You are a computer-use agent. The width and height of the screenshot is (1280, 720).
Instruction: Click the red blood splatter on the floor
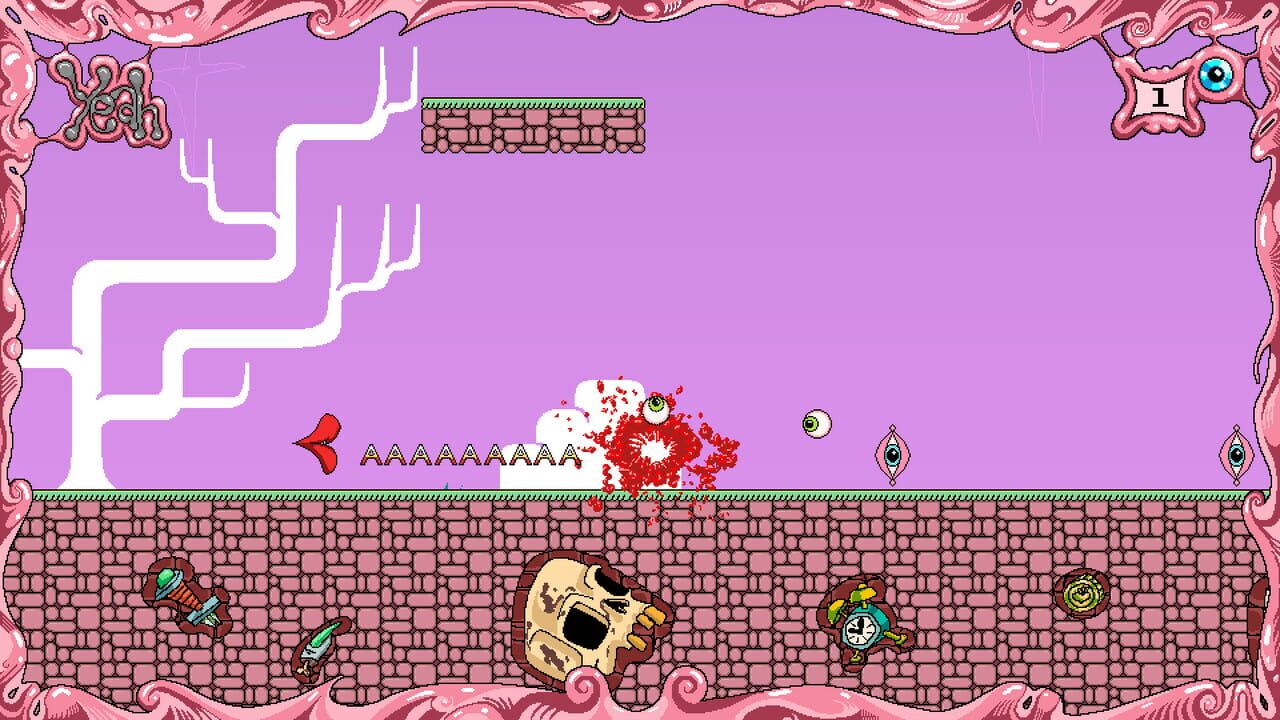(x=655, y=450)
